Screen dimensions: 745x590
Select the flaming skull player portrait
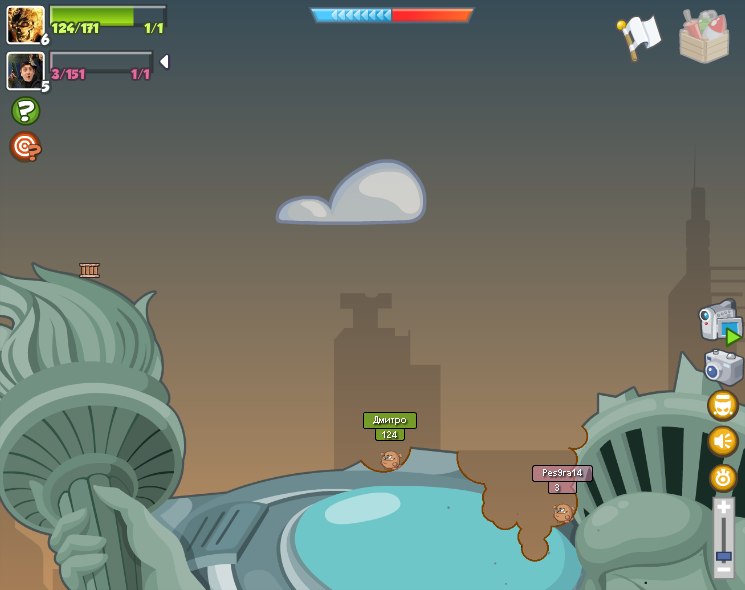pos(25,24)
